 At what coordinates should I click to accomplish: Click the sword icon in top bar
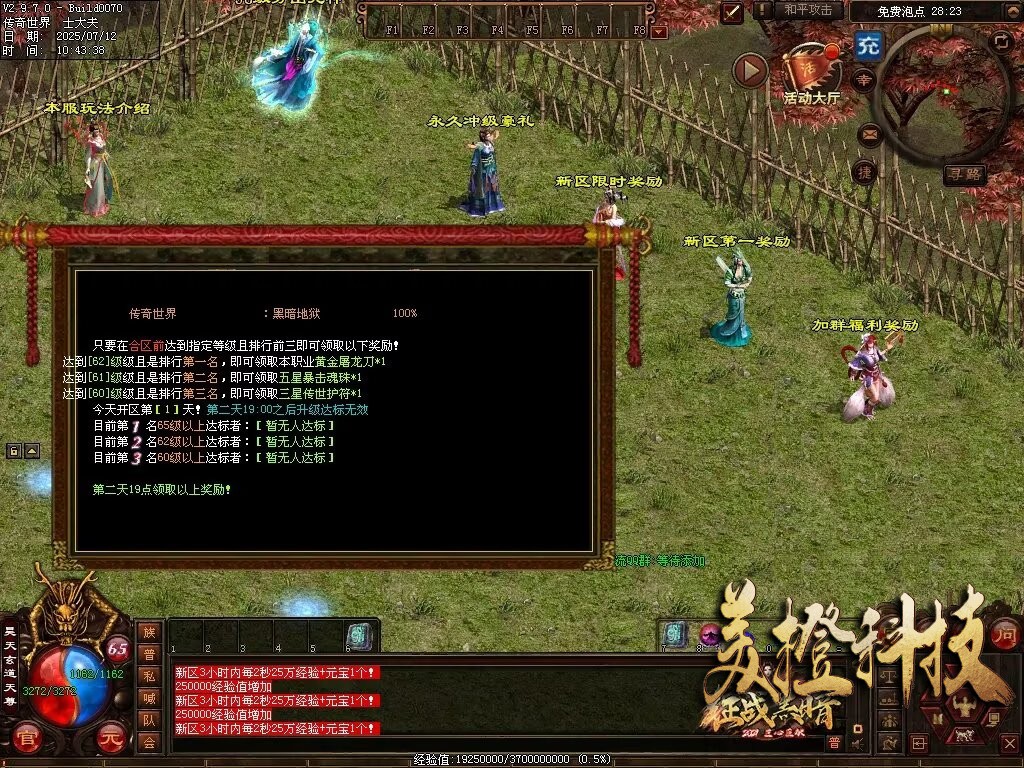(x=733, y=11)
